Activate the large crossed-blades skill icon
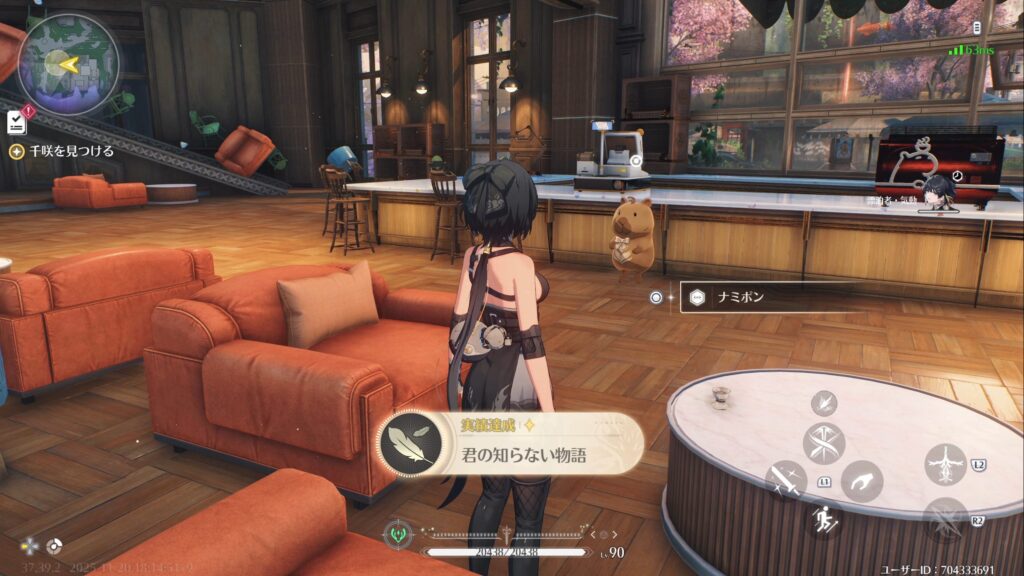The height and width of the screenshot is (576, 1024). point(824,442)
